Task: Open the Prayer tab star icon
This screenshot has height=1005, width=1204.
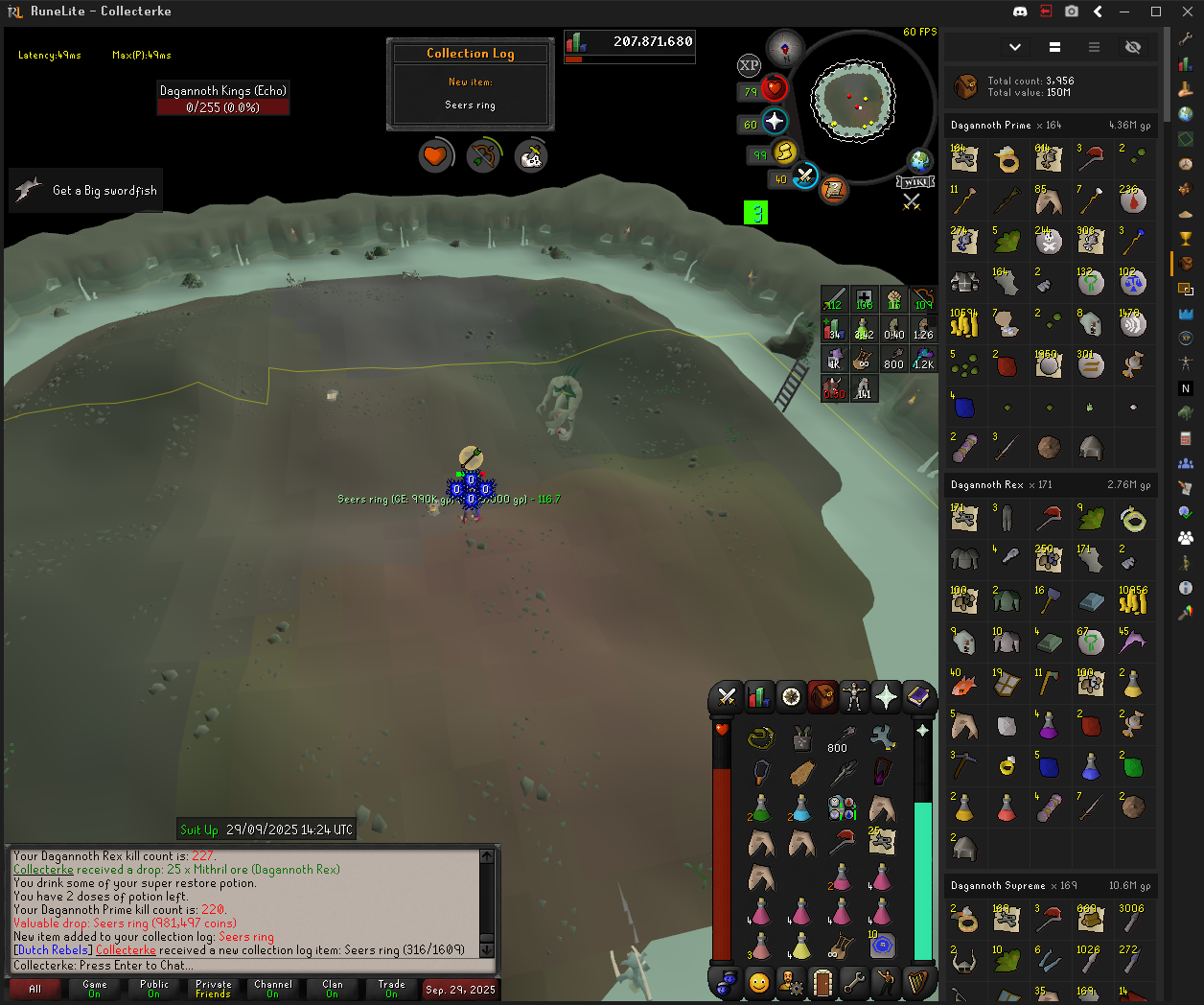Action: [x=887, y=697]
